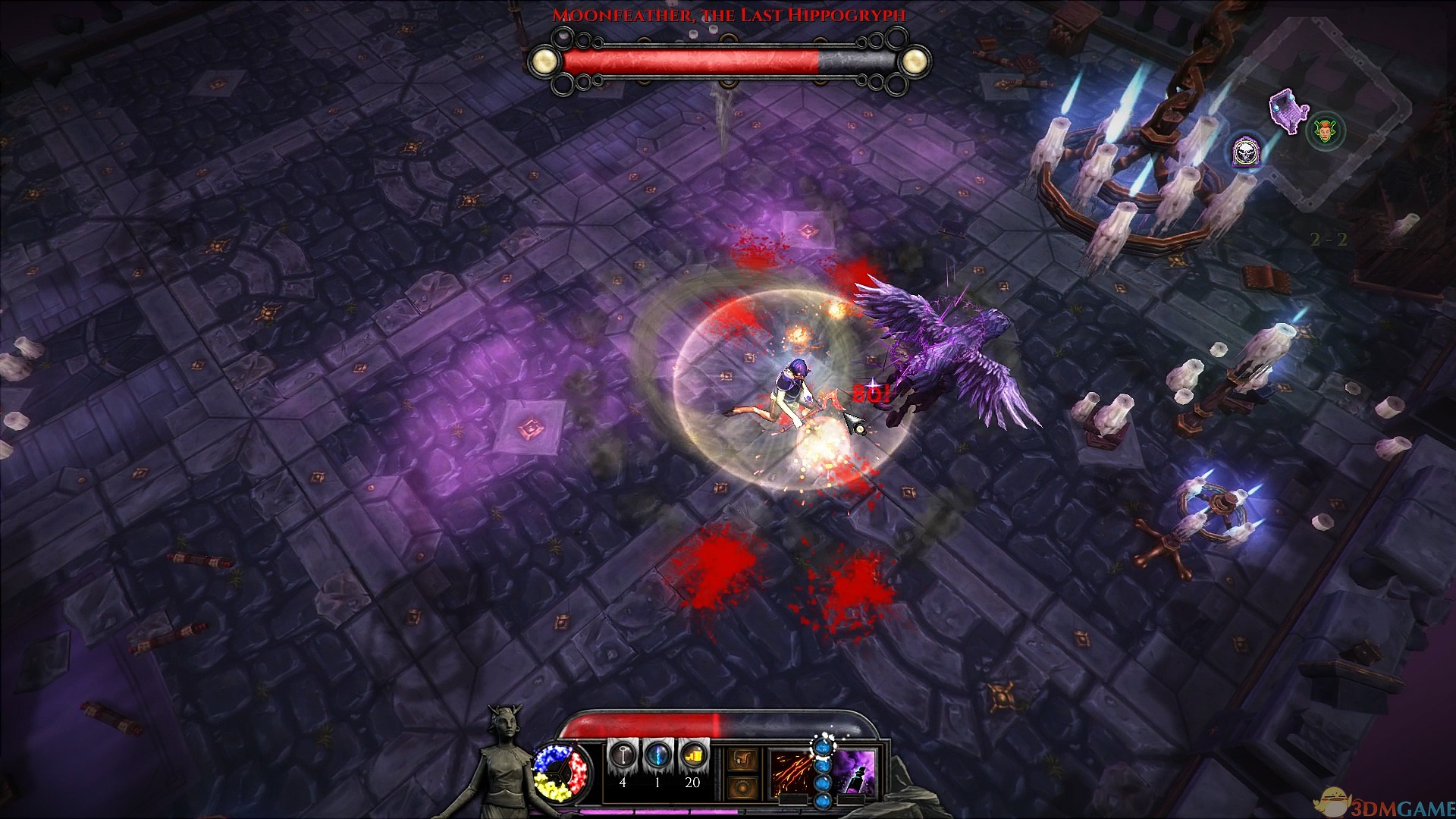Viewport: 1456px width, 819px height.
Task: Select the green player face marker on minimap
Action: (x=1326, y=131)
